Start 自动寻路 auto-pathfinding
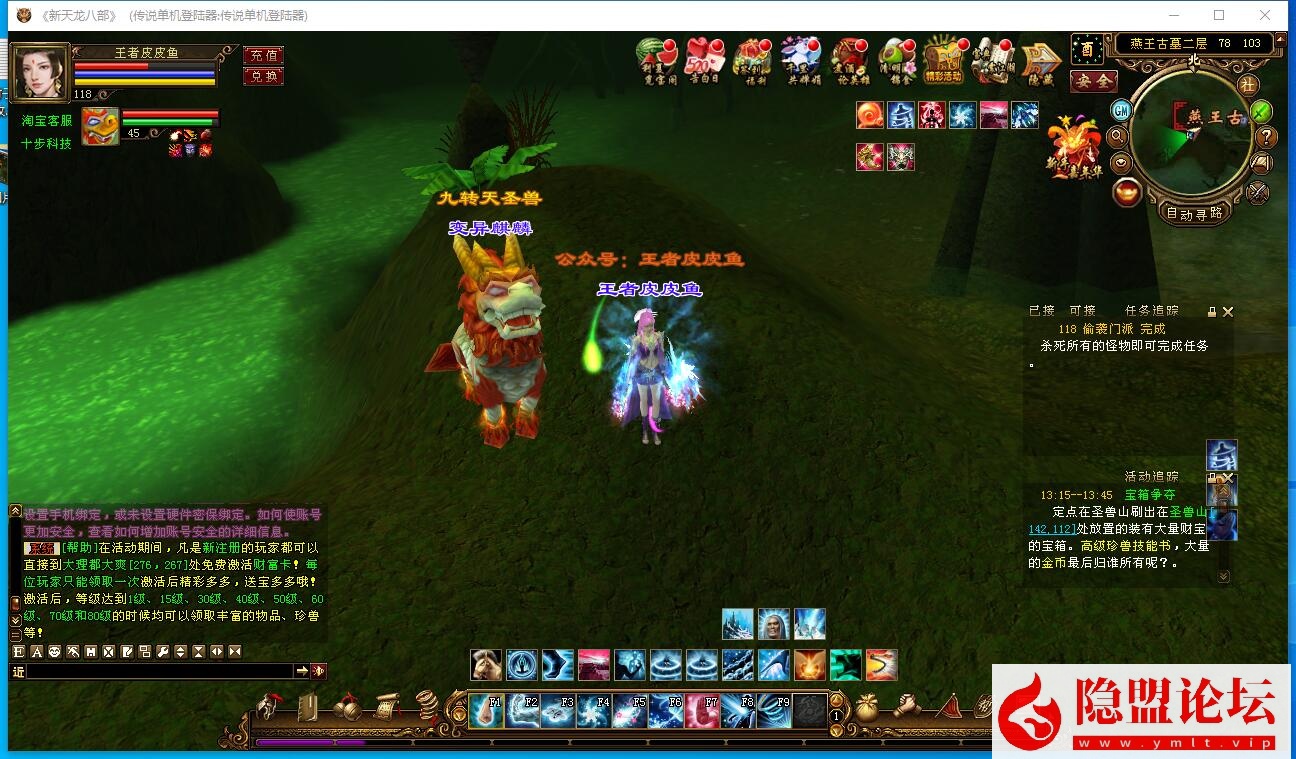This screenshot has width=1296, height=759. click(1194, 212)
